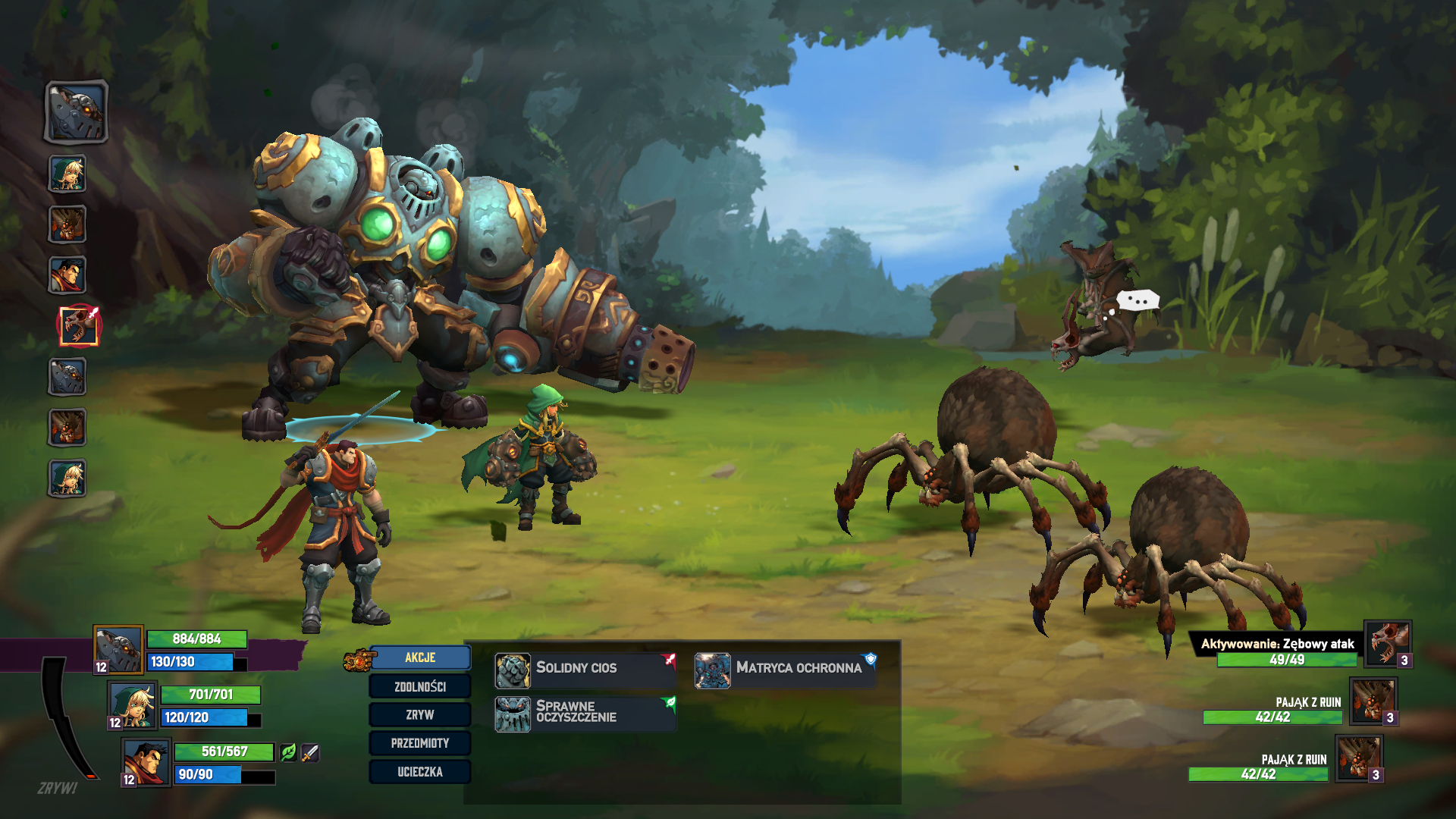This screenshot has width=1456, height=819.
Task: Open the Przedmioty items menu
Action: 420,743
